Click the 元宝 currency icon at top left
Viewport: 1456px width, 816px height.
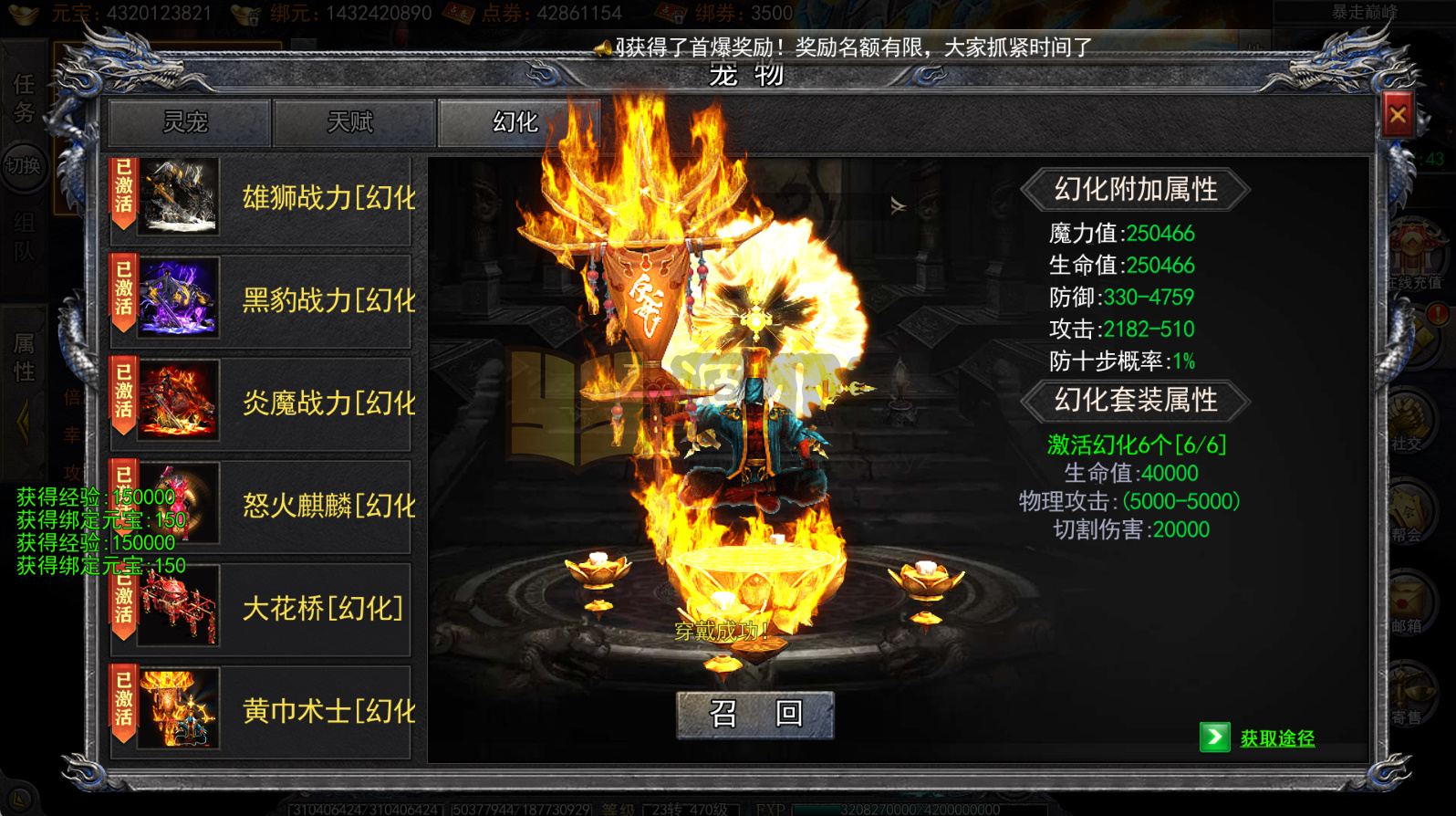pos(25,13)
